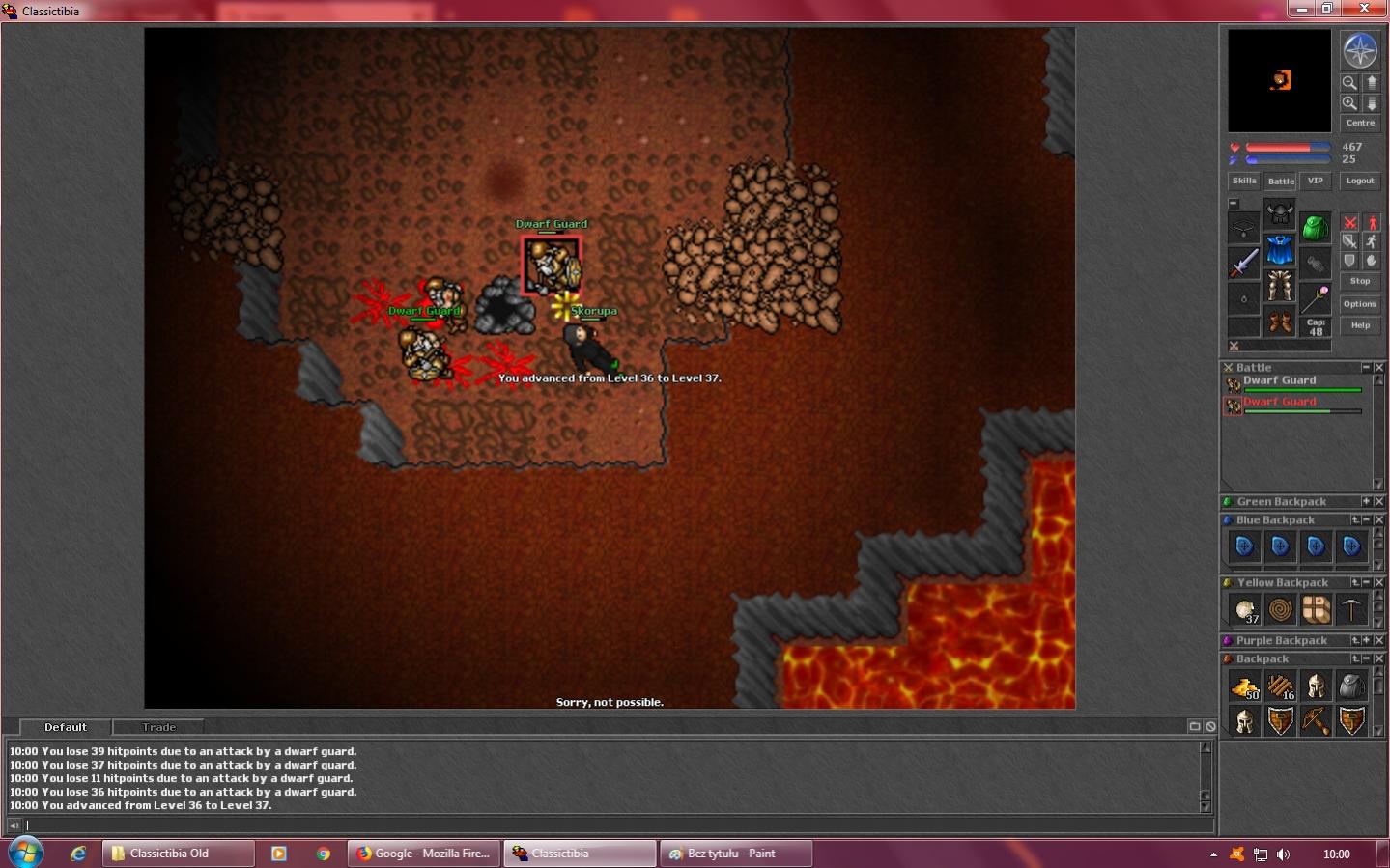Close the Battle panel

(x=1379, y=368)
